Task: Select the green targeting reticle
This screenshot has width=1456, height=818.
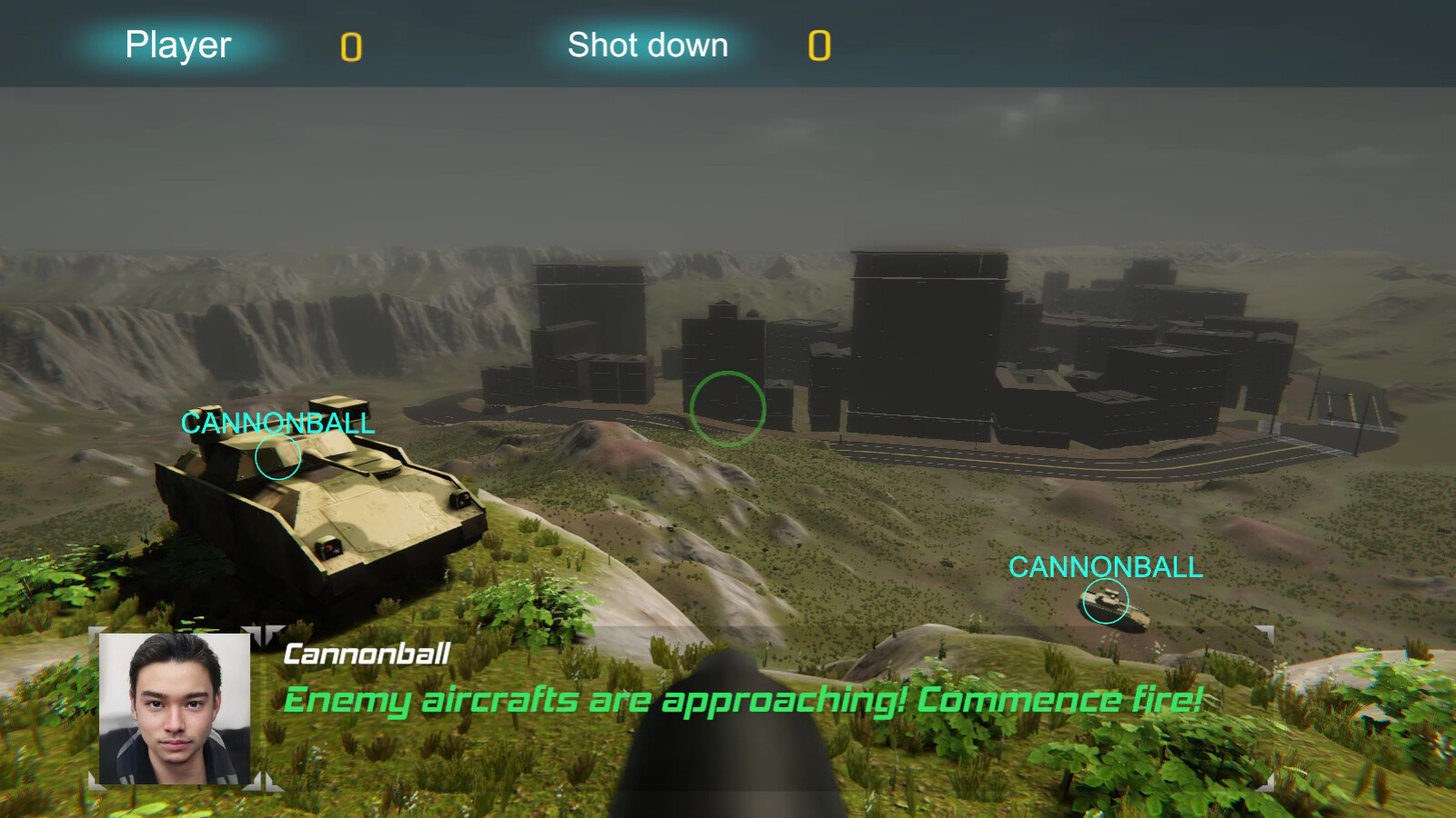Action: (x=728, y=406)
